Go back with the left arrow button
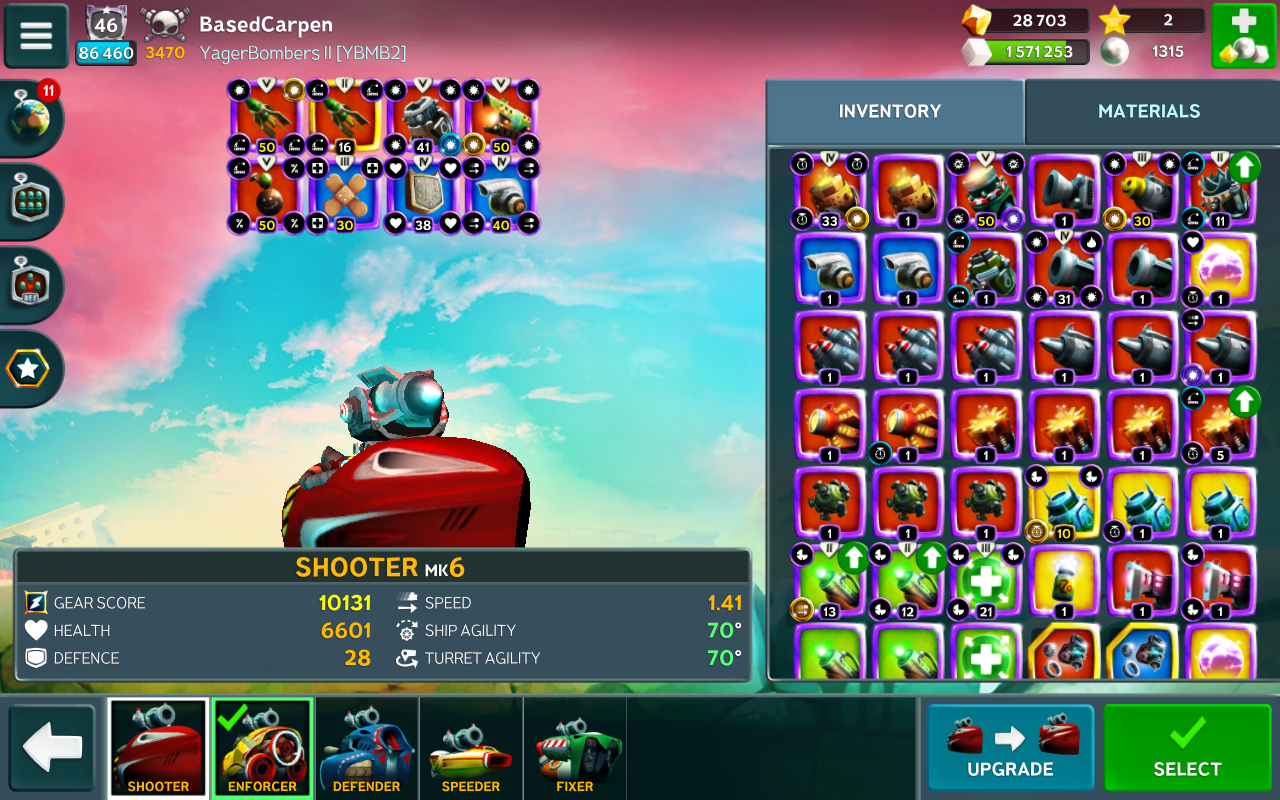 [x=52, y=748]
